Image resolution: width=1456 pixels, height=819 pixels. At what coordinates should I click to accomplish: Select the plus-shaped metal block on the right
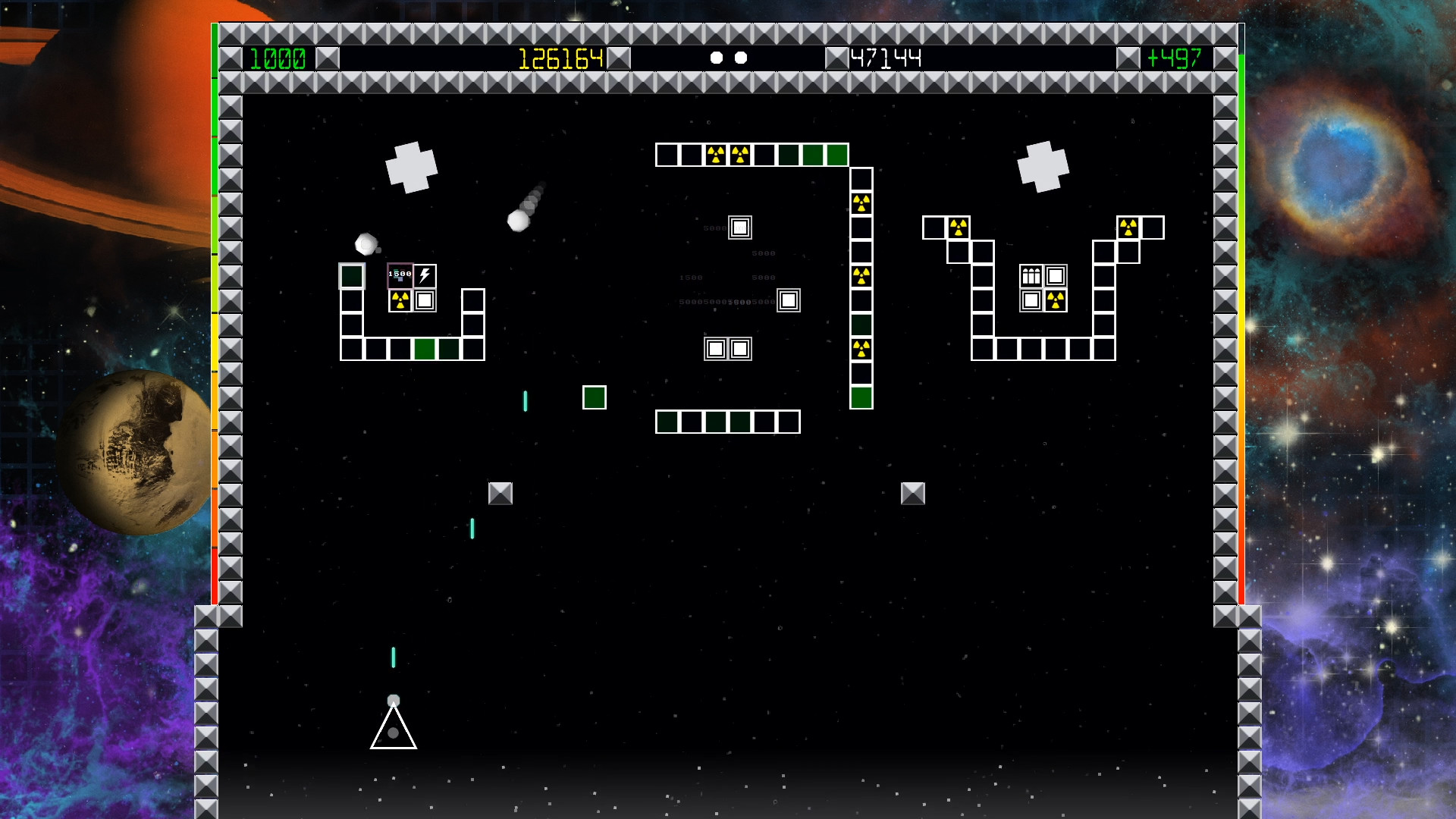(1044, 167)
